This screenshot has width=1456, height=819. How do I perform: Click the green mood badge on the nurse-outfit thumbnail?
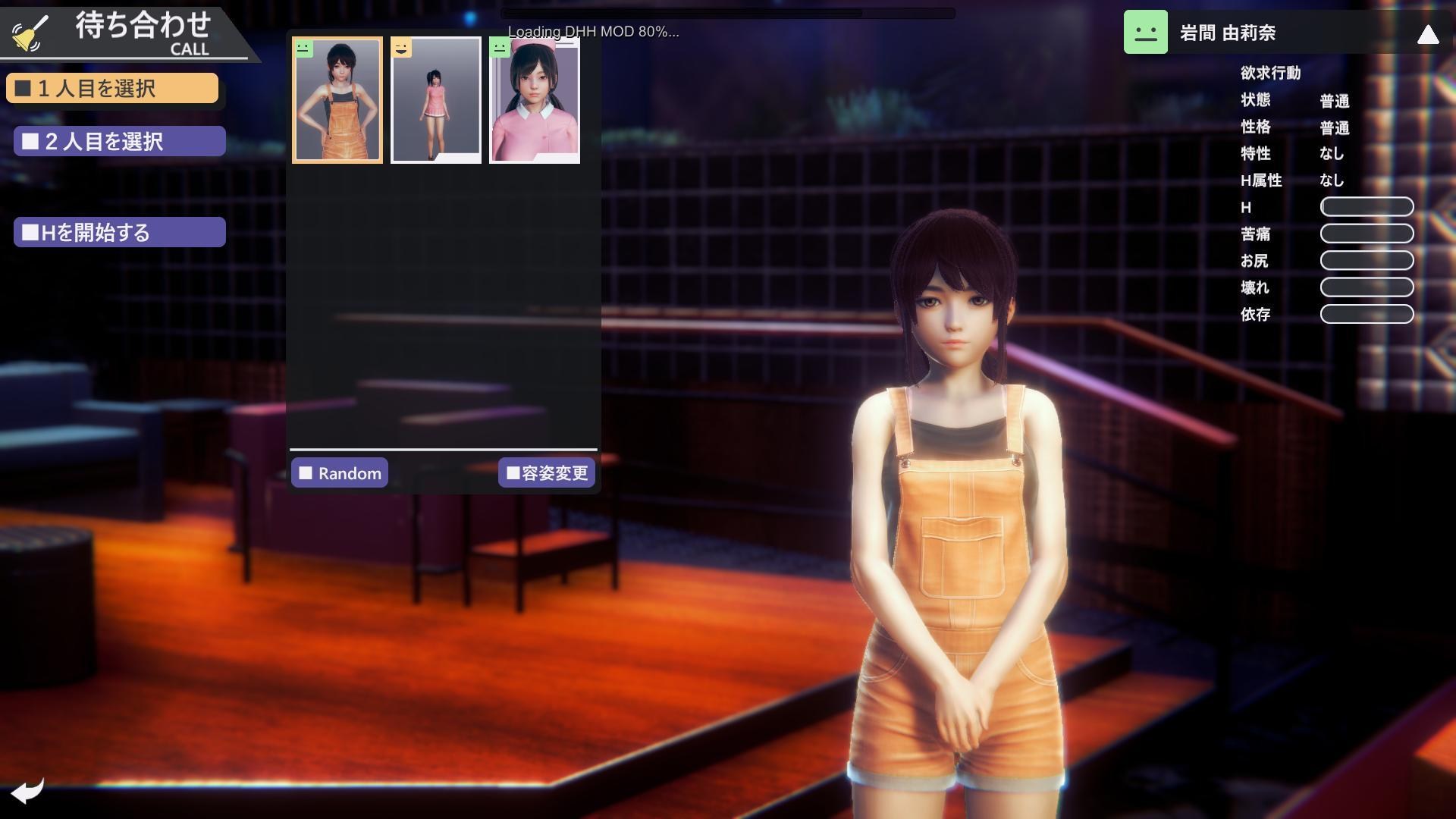coord(500,49)
